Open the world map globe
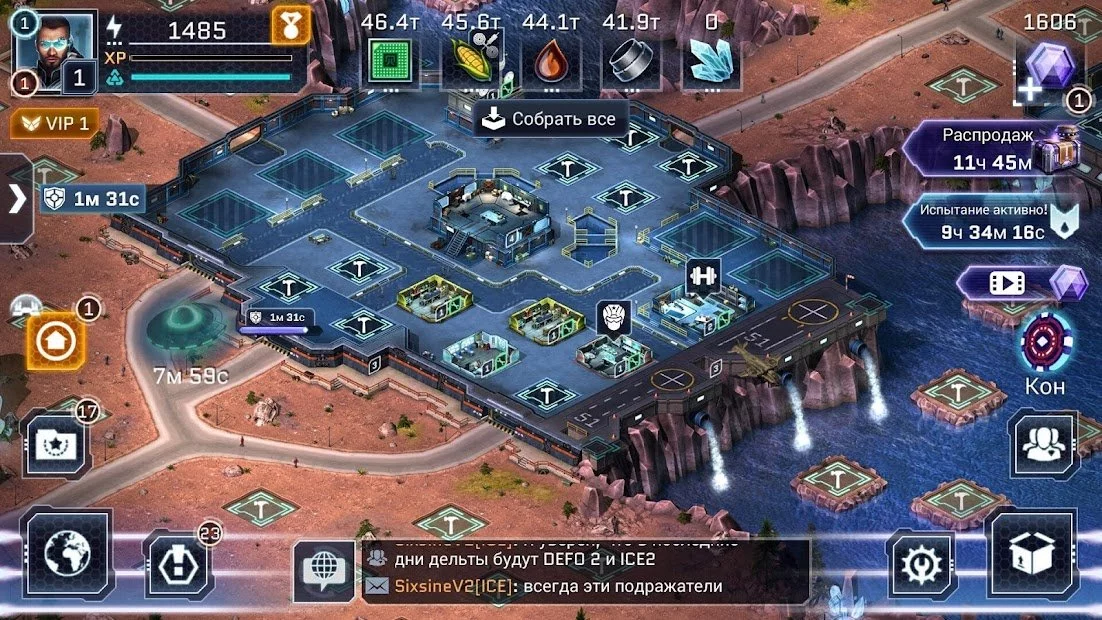 (66, 555)
